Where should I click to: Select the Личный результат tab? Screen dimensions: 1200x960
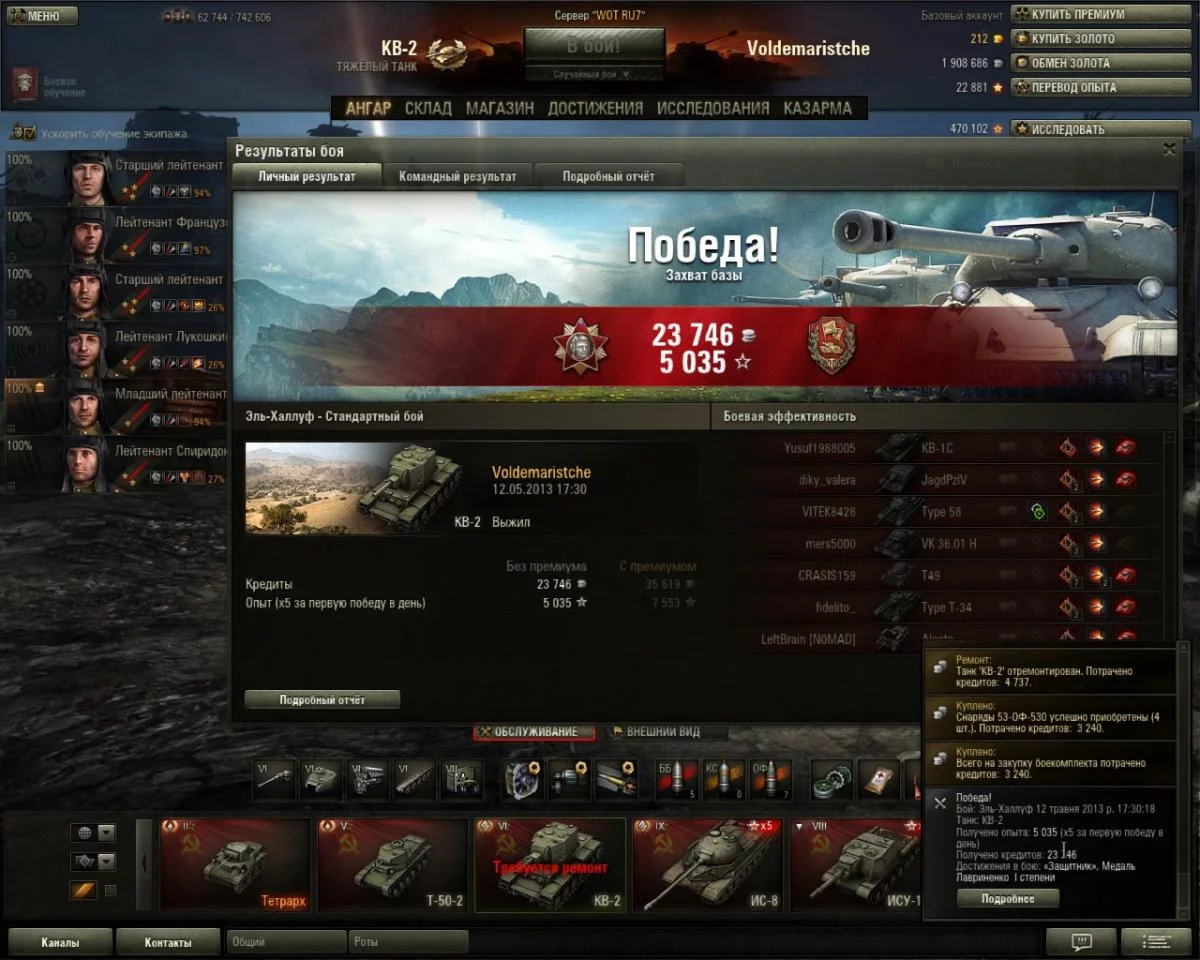[307, 176]
